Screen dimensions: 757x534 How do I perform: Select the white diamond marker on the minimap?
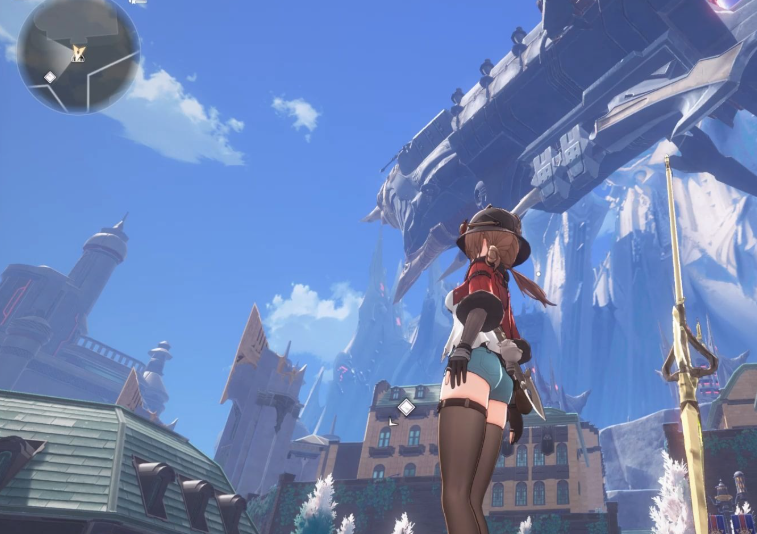pyautogui.click(x=50, y=77)
